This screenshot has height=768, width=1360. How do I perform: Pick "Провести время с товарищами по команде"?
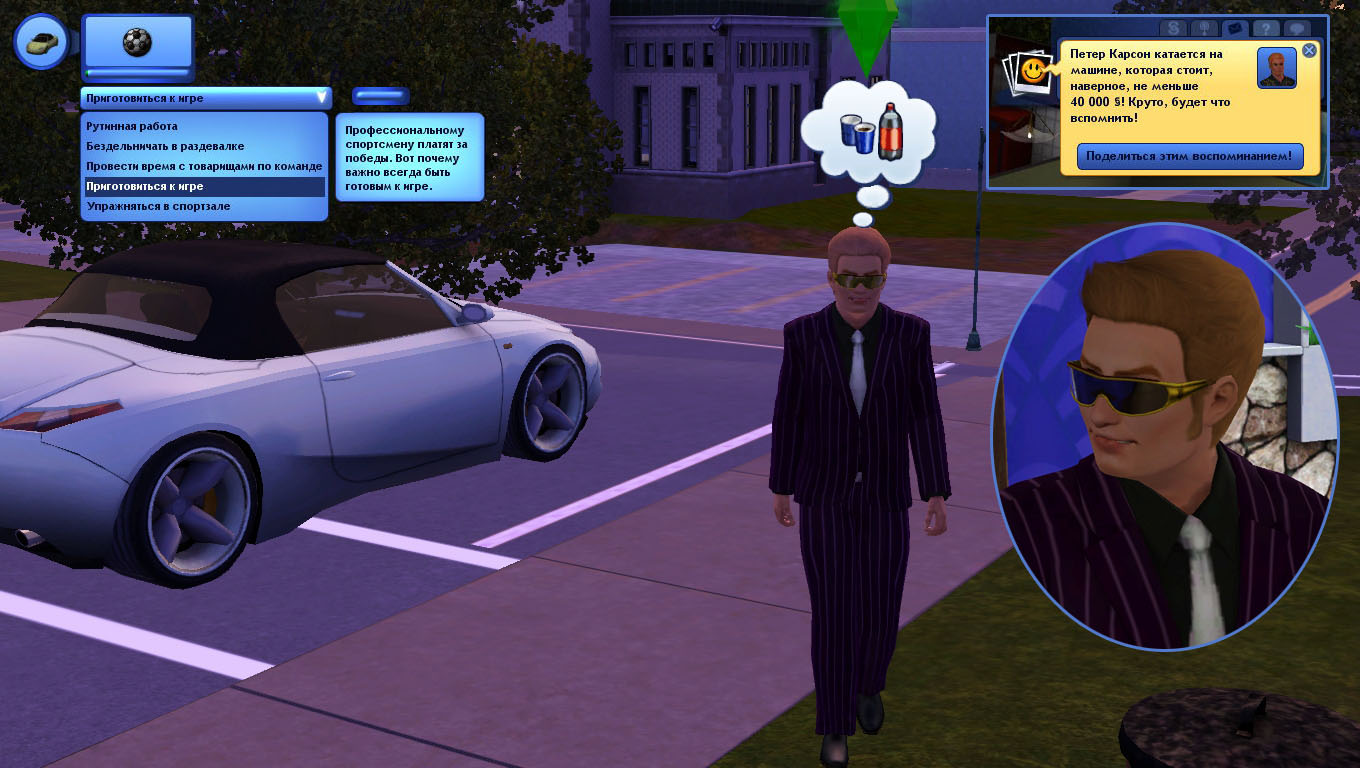(x=204, y=166)
